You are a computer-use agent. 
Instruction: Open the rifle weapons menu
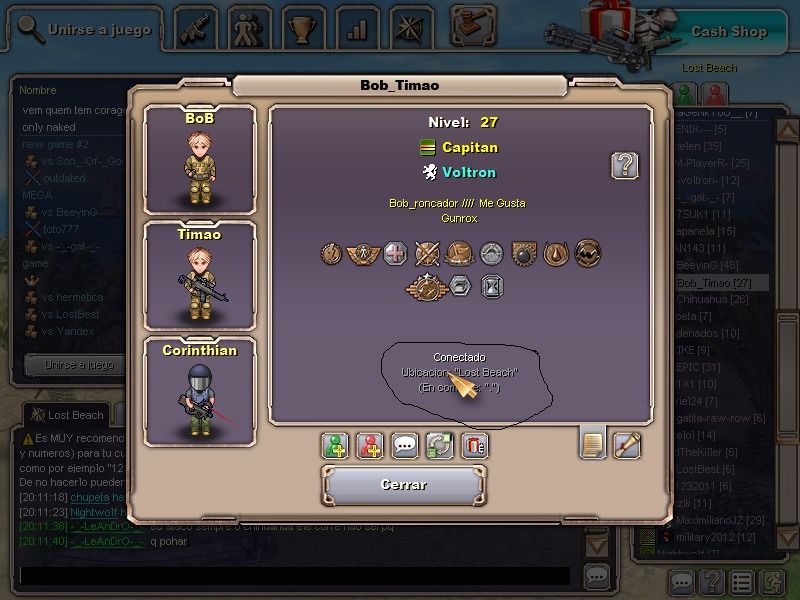[197, 27]
